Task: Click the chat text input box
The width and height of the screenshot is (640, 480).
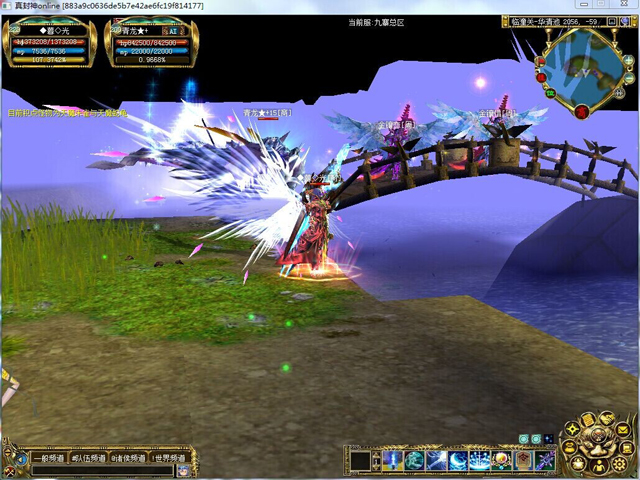Action: (100, 471)
